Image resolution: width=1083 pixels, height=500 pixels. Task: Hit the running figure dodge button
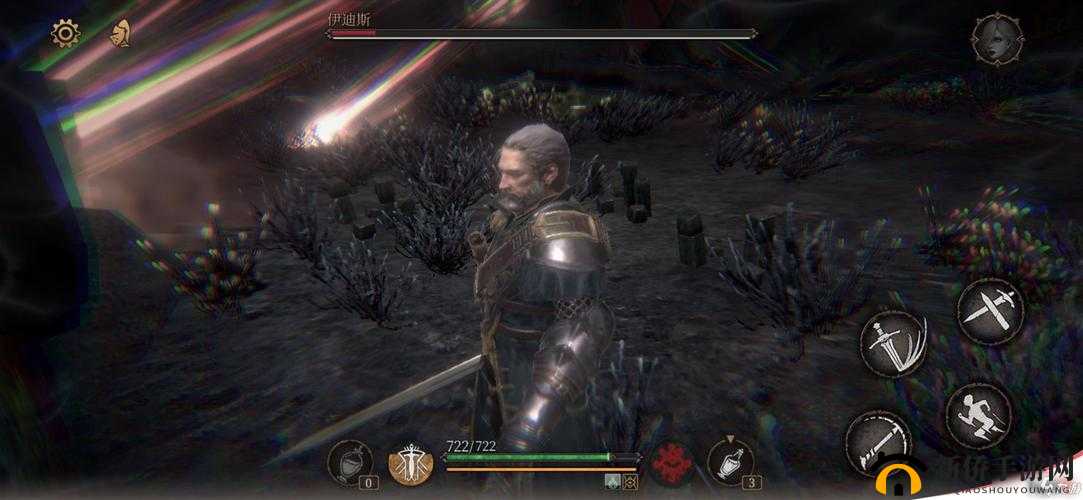[x=976, y=413]
